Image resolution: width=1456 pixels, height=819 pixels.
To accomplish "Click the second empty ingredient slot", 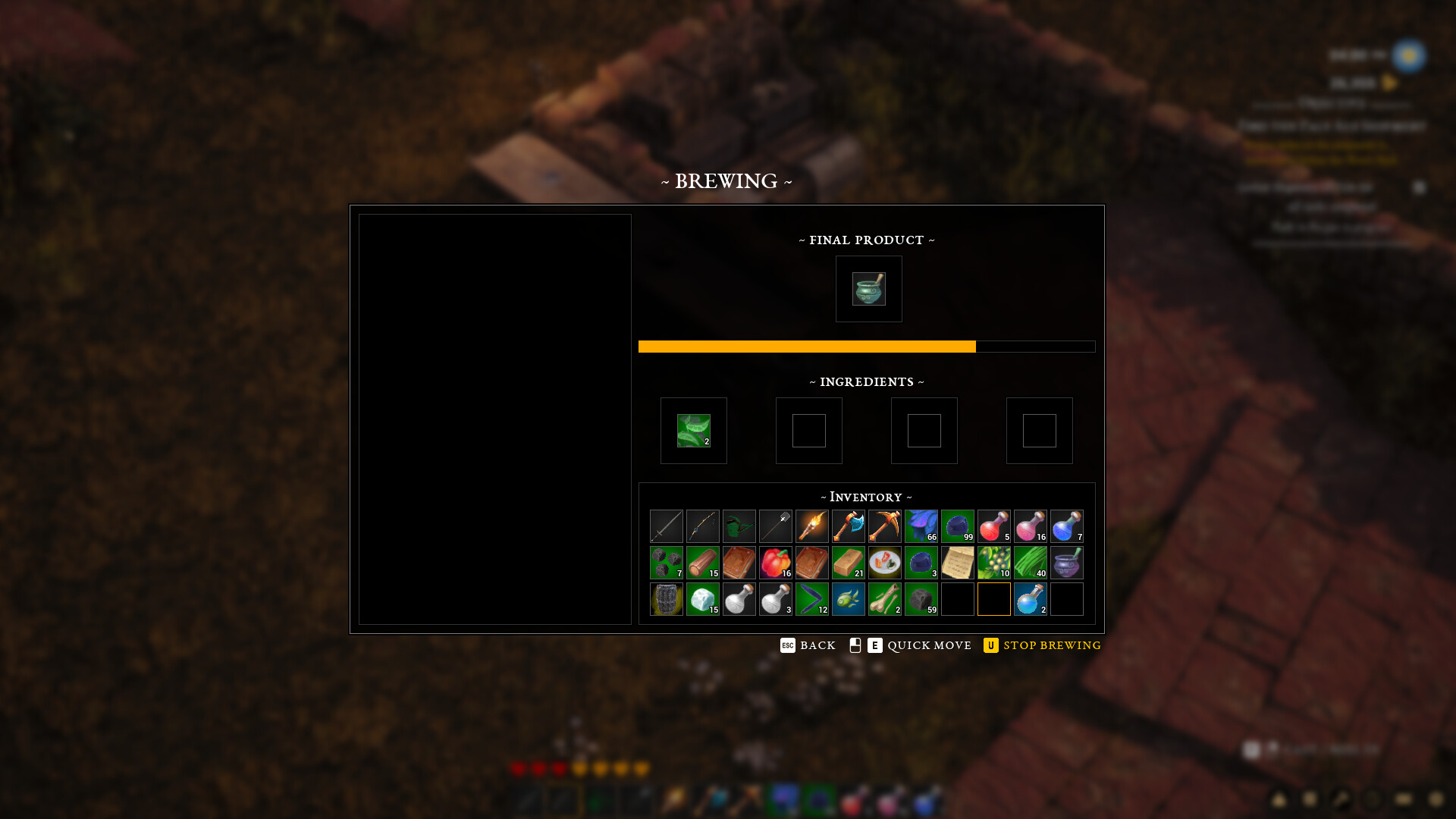I will point(808,430).
